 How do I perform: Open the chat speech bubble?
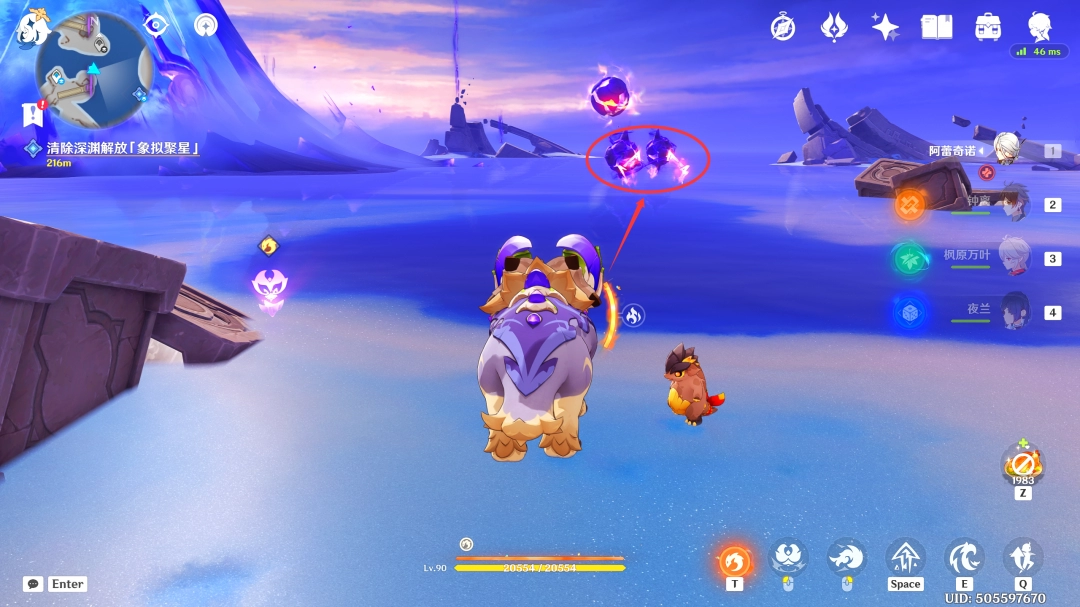tap(33, 584)
